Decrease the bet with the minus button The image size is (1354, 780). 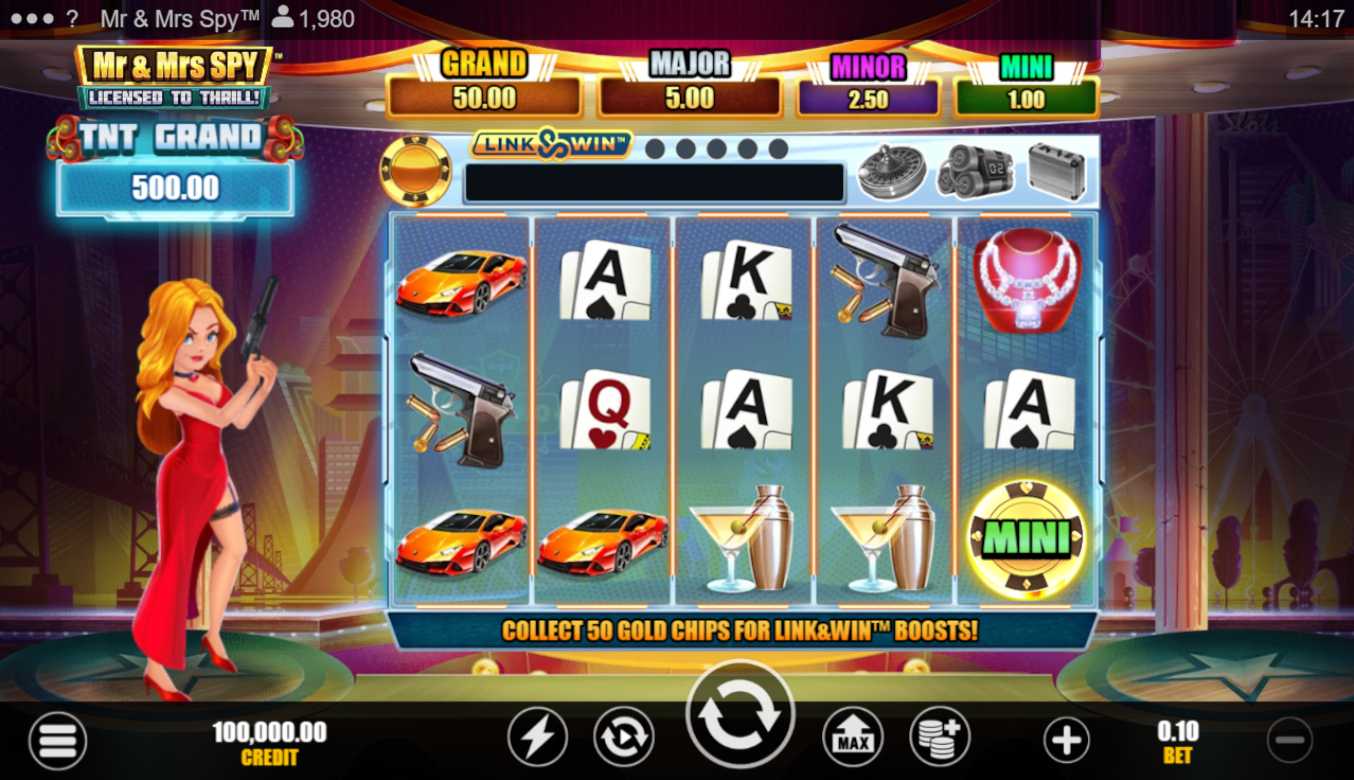(1289, 741)
